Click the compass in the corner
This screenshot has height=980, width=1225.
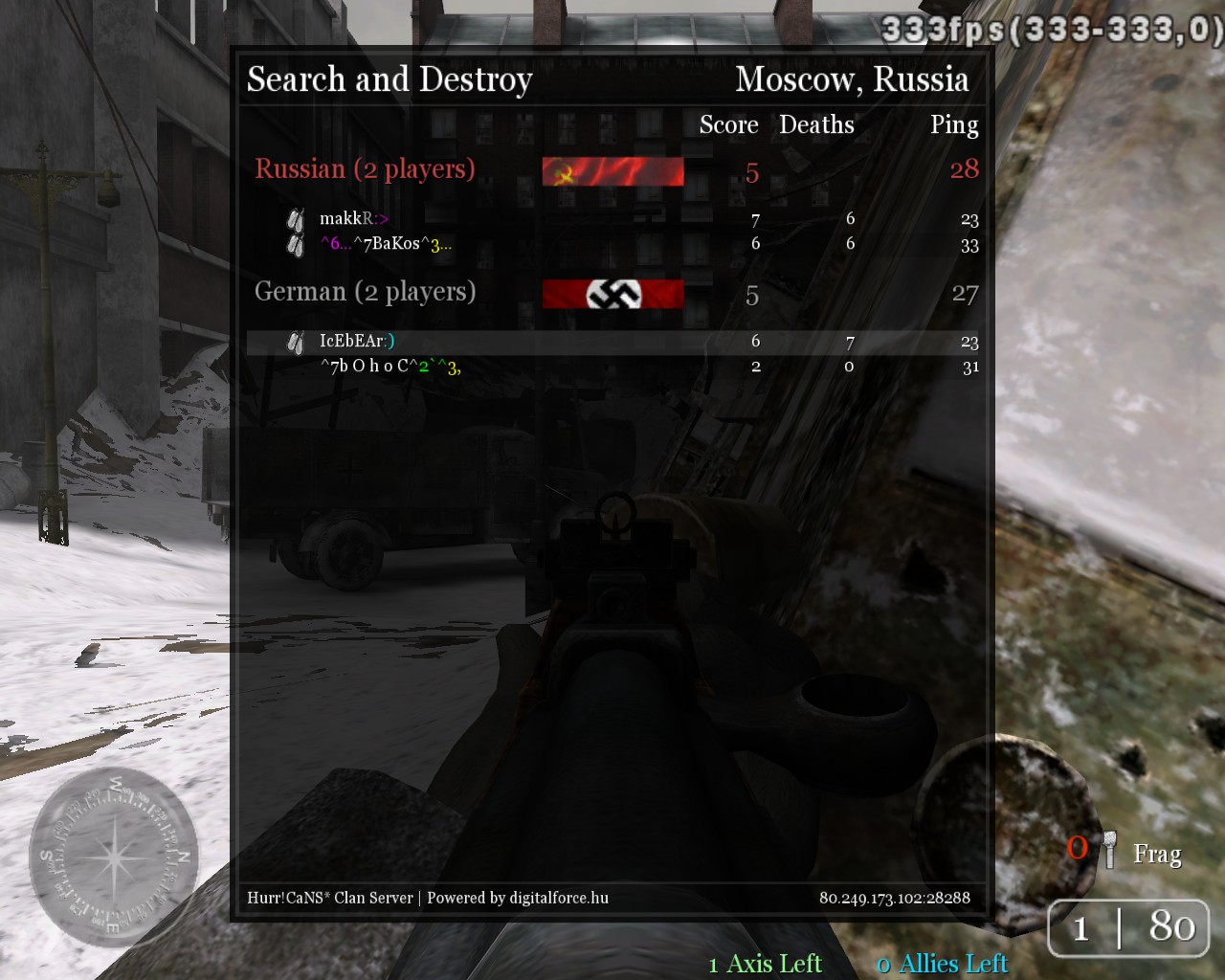coord(113,857)
